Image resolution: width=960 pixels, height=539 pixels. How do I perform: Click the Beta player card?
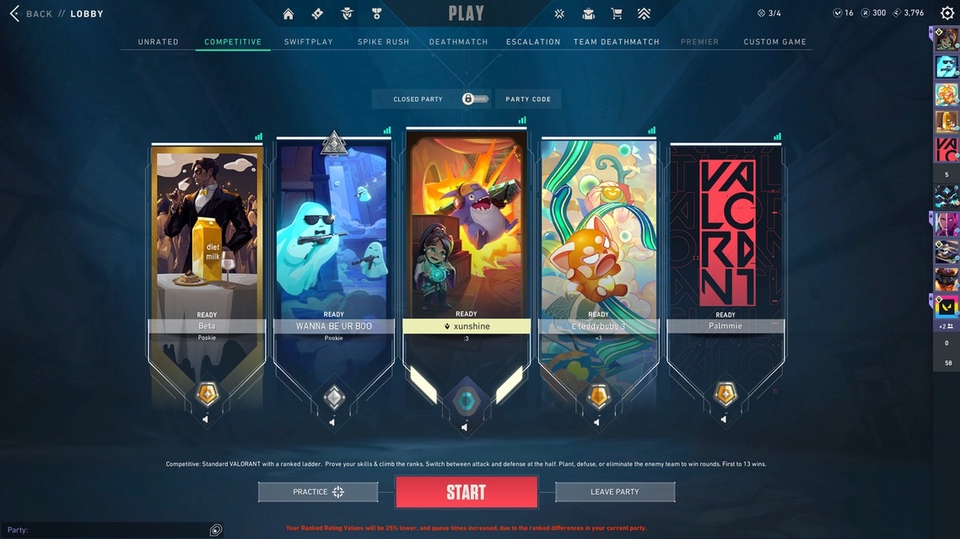207,240
